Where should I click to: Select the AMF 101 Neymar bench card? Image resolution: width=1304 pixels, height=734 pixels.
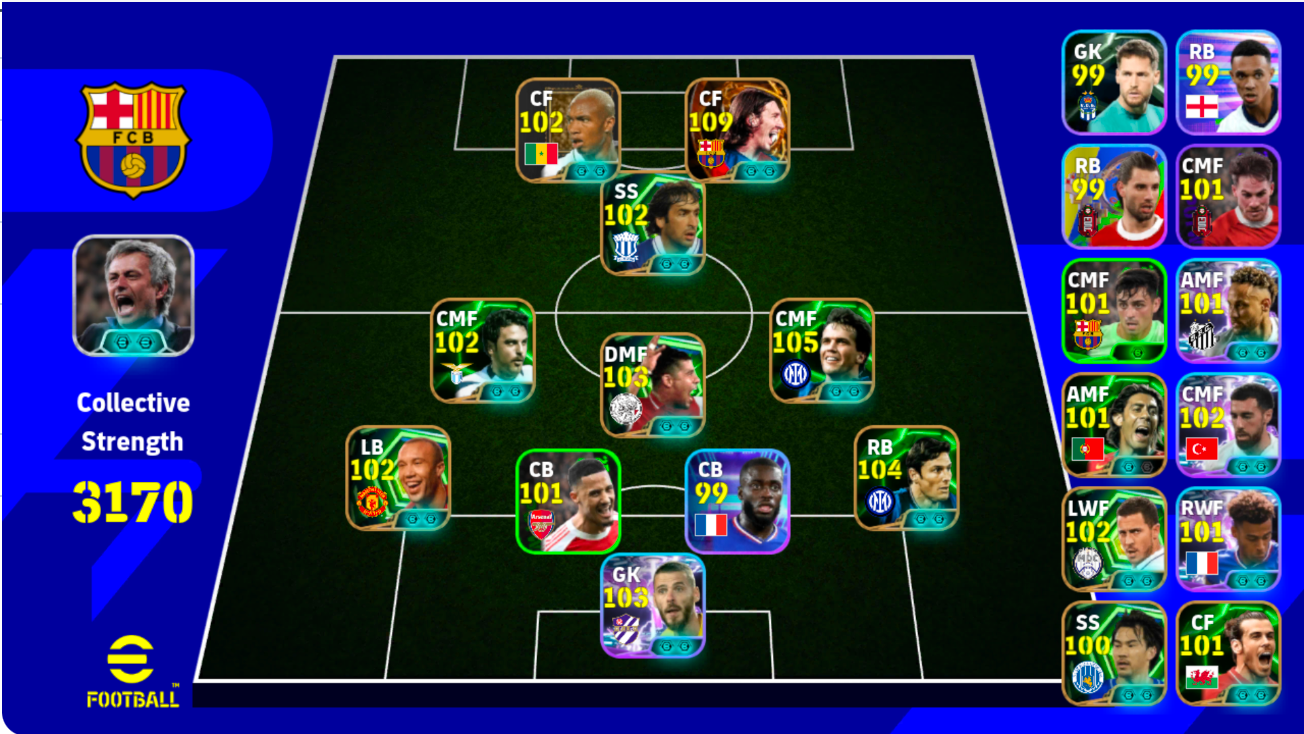pyautogui.click(x=1228, y=310)
